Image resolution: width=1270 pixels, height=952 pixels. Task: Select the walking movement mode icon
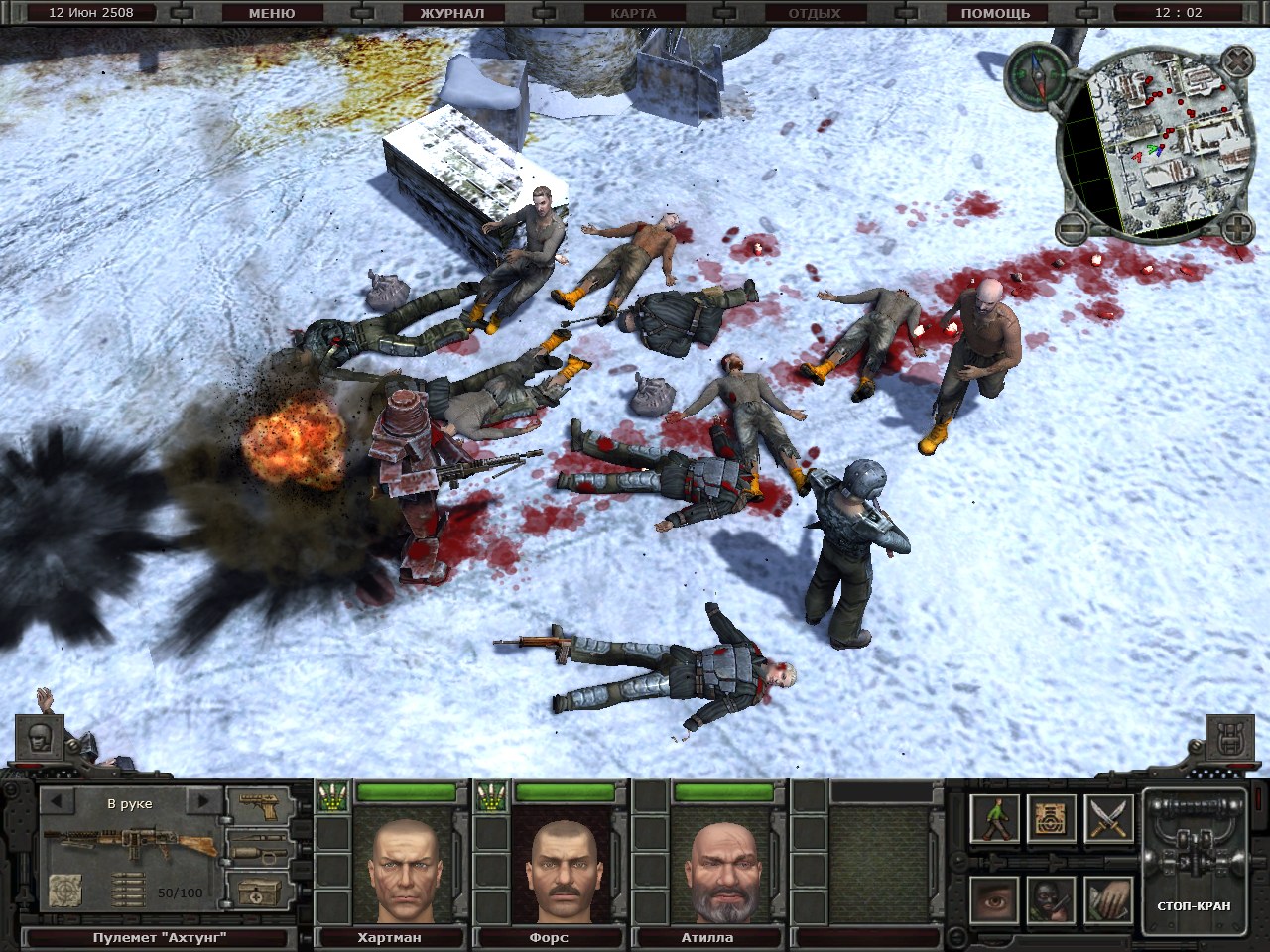coord(995,818)
